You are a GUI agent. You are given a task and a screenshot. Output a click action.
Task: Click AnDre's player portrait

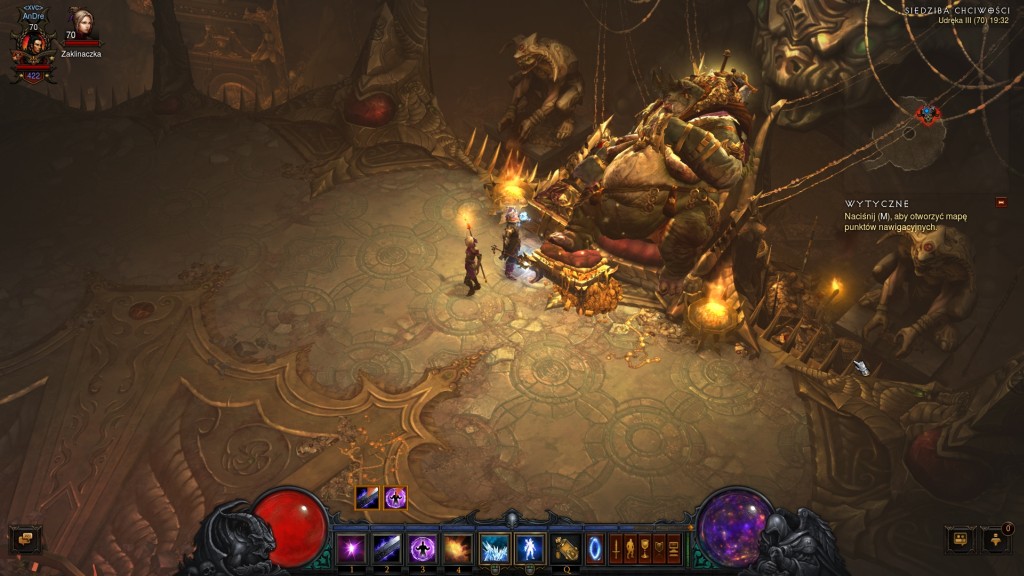(x=33, y=45)
